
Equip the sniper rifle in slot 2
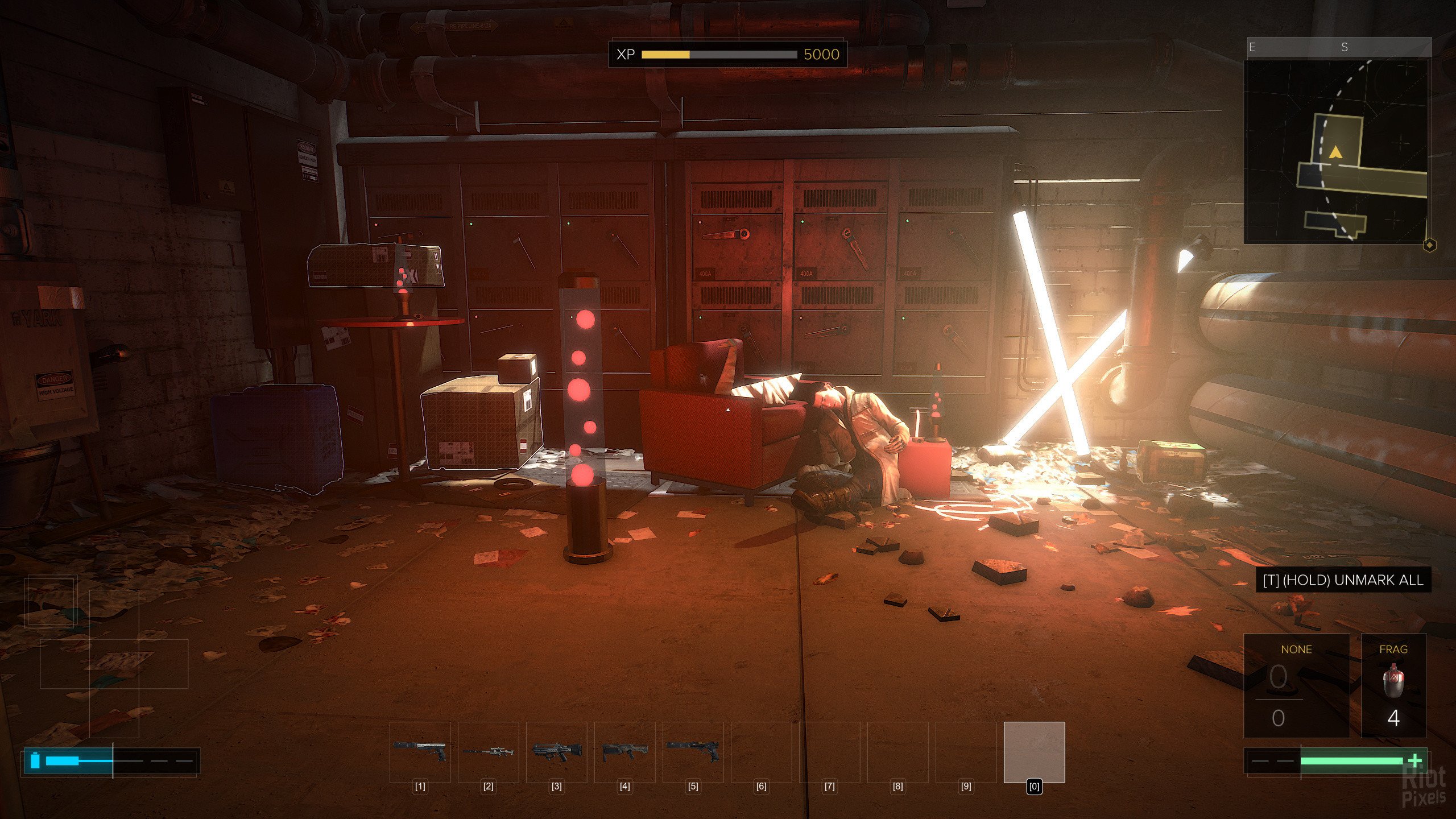click(x=488, y=752)
